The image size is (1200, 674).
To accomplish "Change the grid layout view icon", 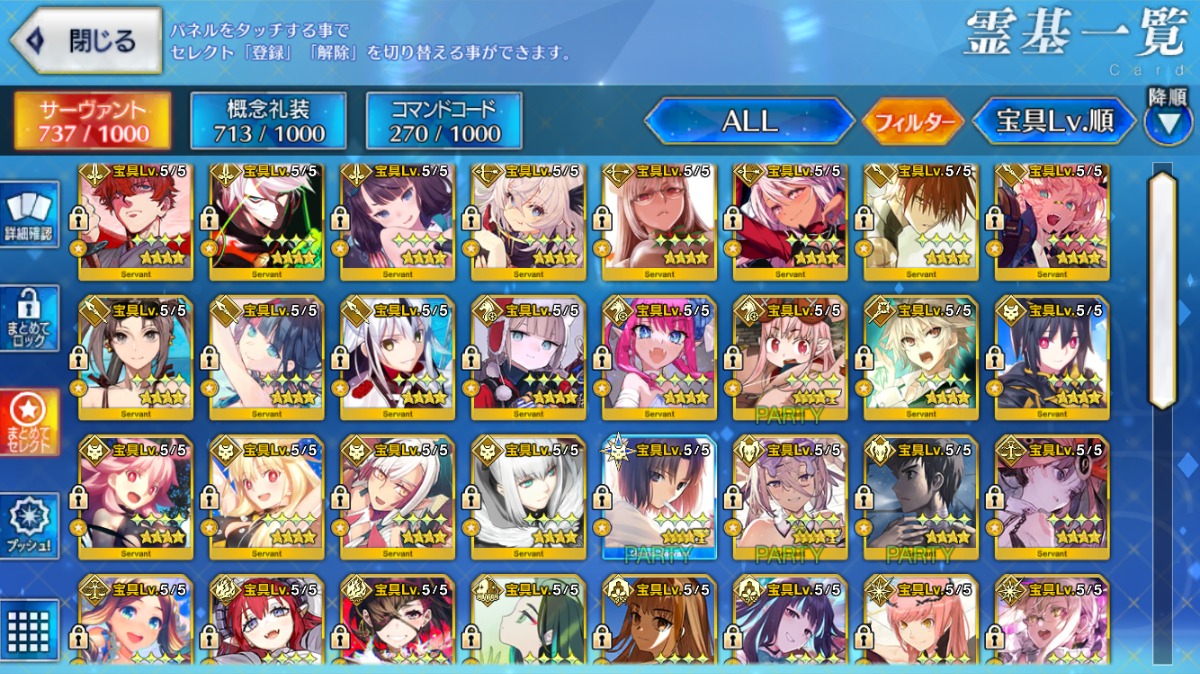I will (x=29, y=628).
